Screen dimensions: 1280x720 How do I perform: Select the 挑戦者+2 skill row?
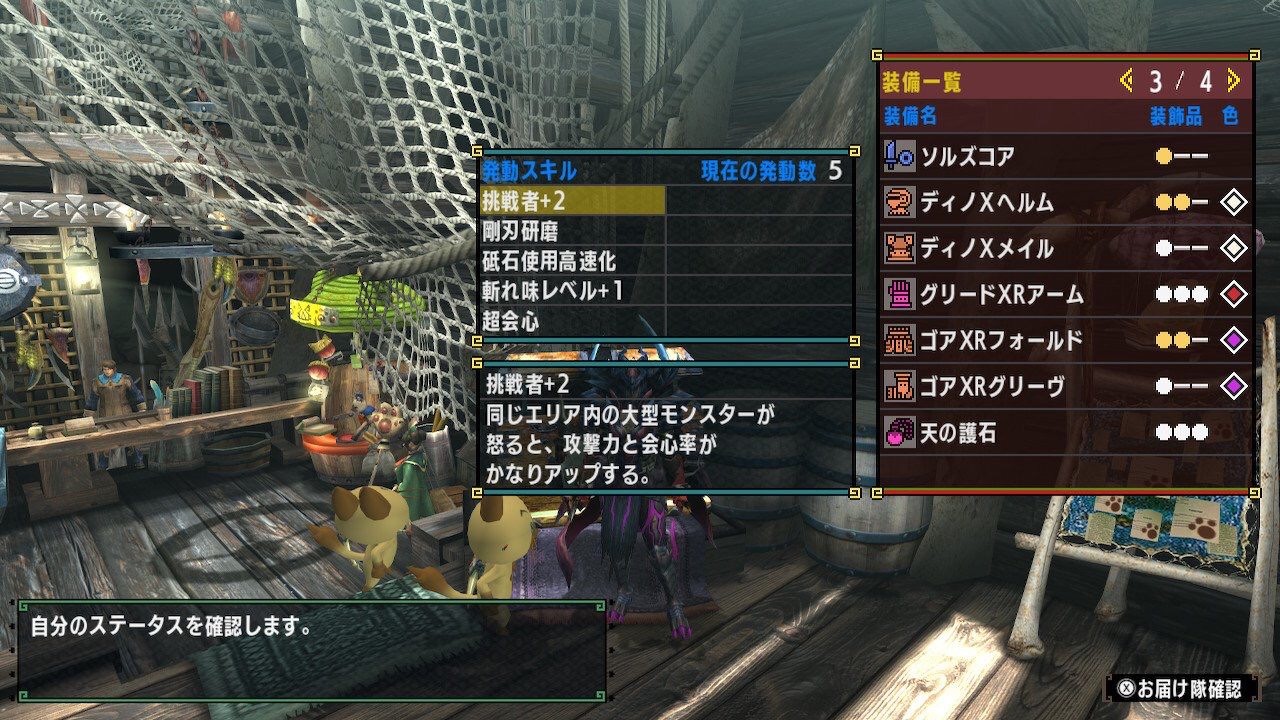(x=572, y=201)
